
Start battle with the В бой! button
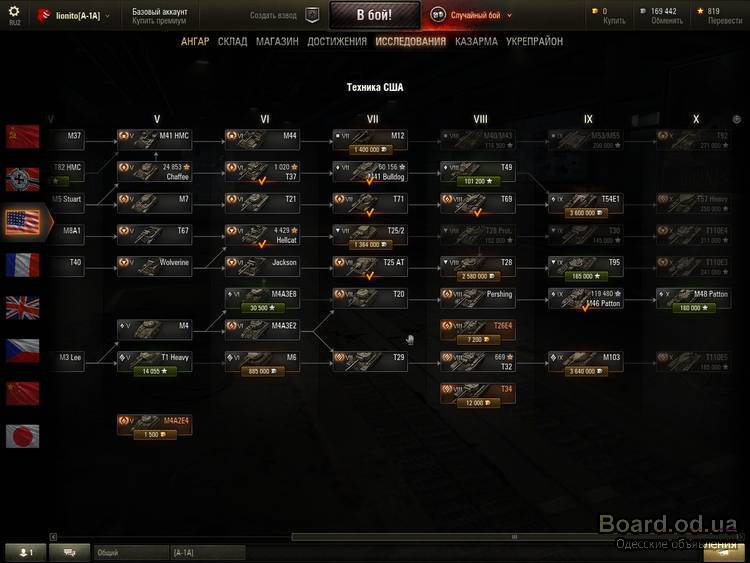(374, 15)
